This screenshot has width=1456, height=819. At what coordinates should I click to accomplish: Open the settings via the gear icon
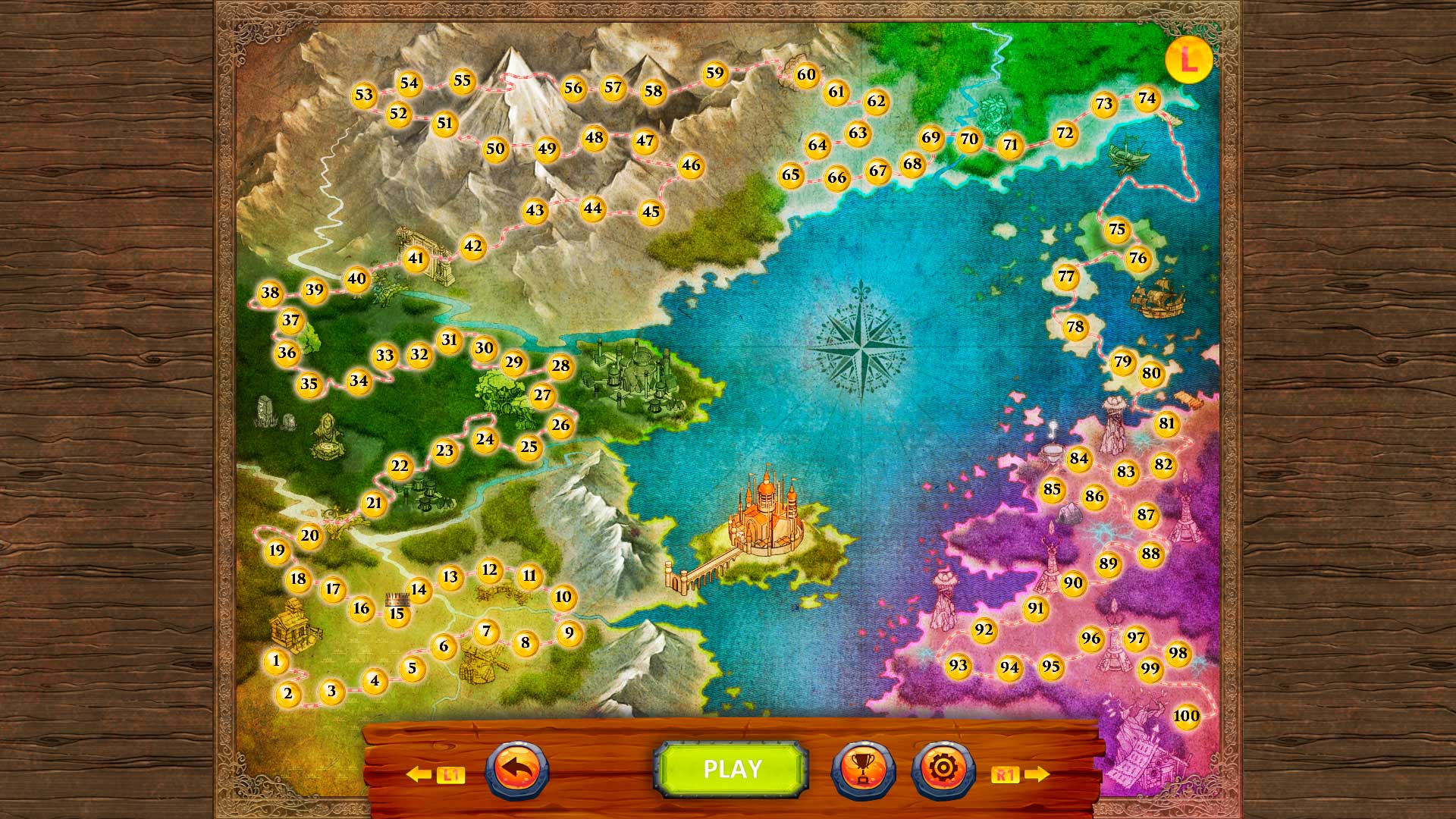coord(943,768)
